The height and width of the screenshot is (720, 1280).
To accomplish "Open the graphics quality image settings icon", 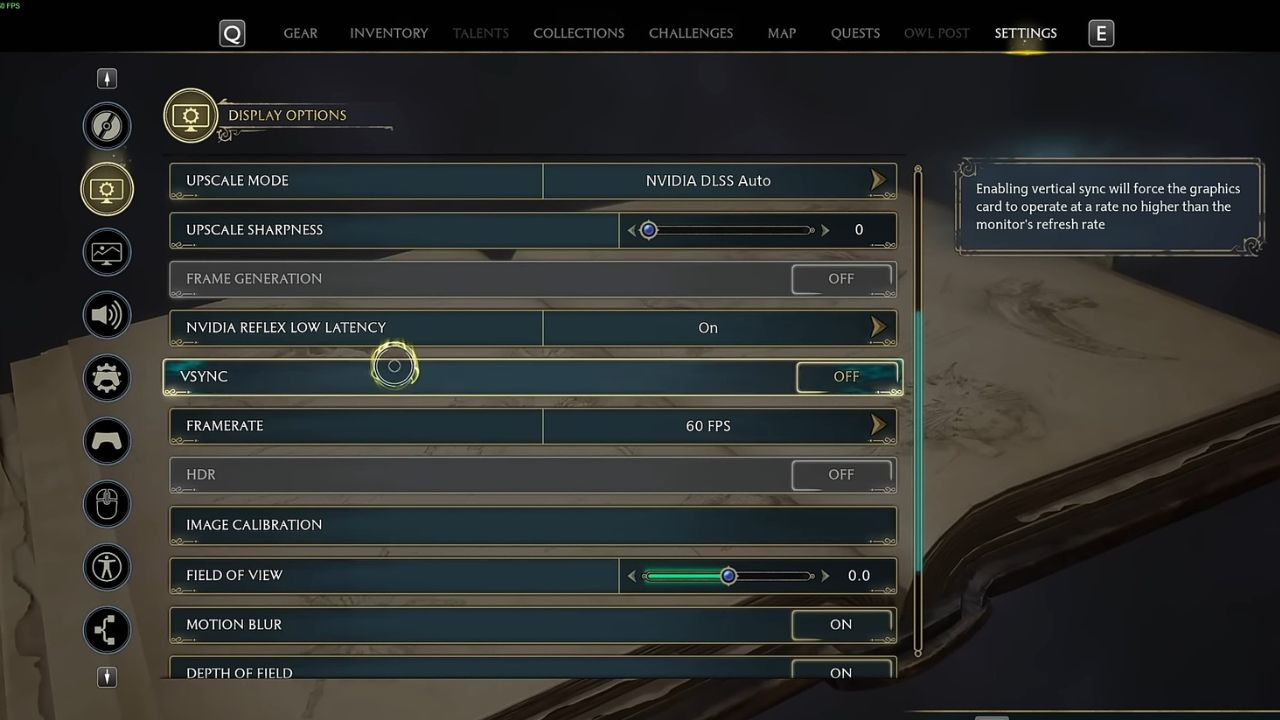I will (x=107, y=252).
